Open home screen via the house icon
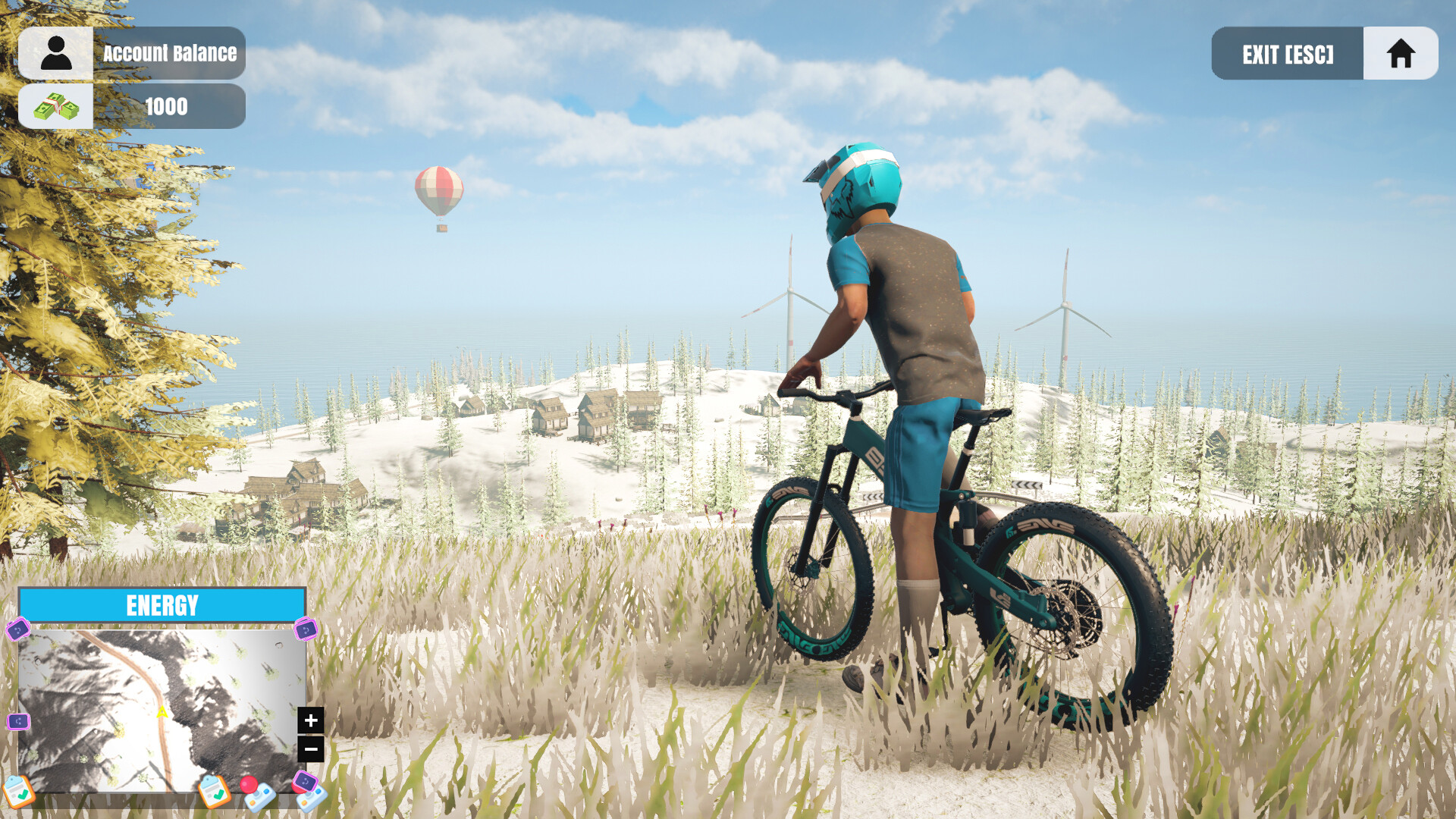Viewport: 1456px width, 819px height. [x=1400, y=52]
